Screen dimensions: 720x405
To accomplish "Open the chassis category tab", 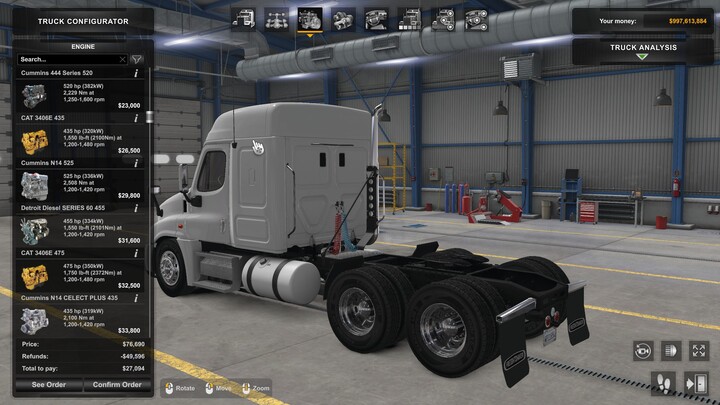I will (x=275, y=18).
